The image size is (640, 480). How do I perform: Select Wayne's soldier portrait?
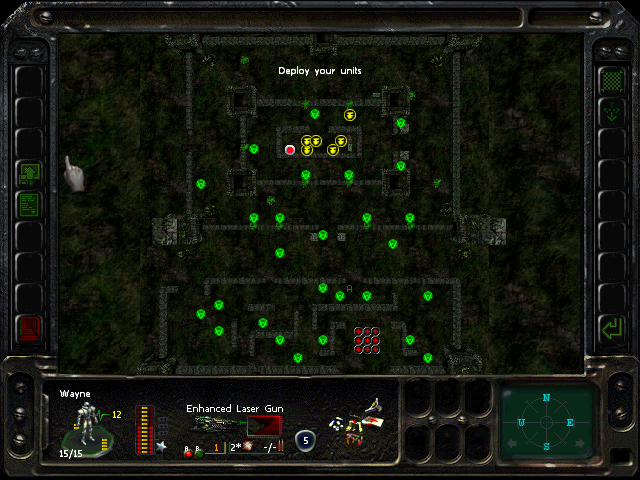(88, 428)
